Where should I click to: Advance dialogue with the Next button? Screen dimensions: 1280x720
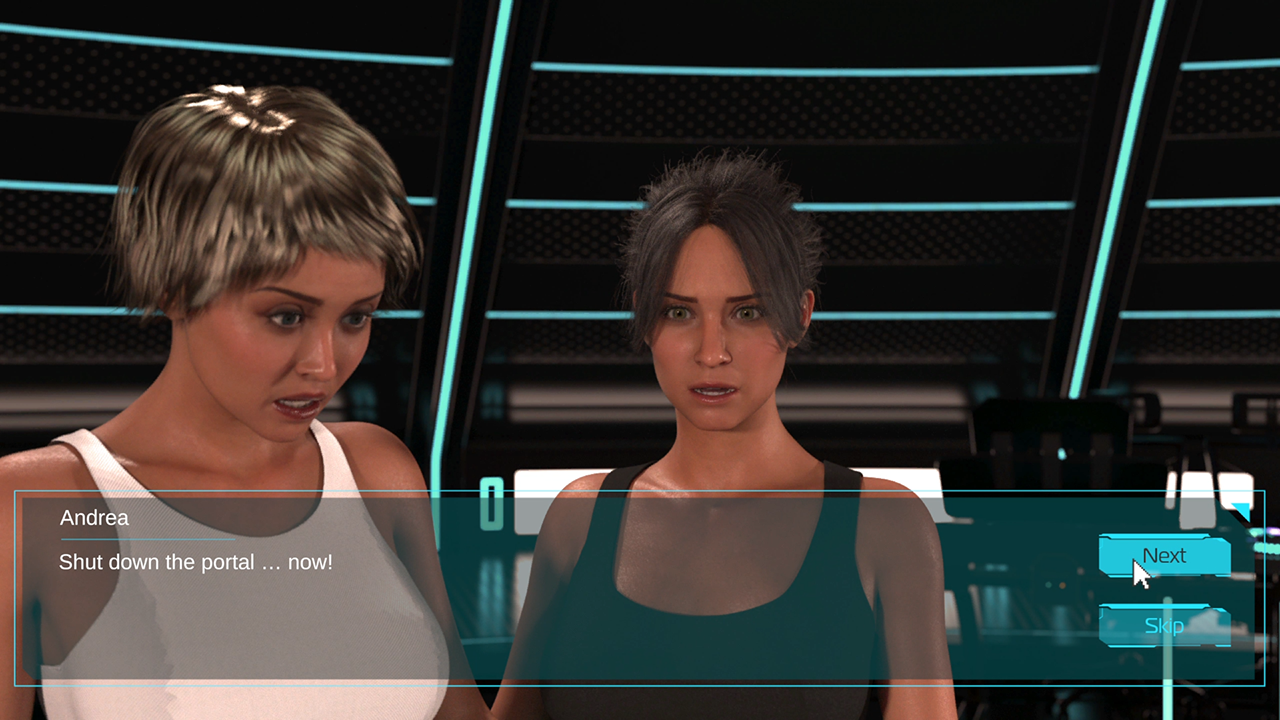coord(1164,556)
